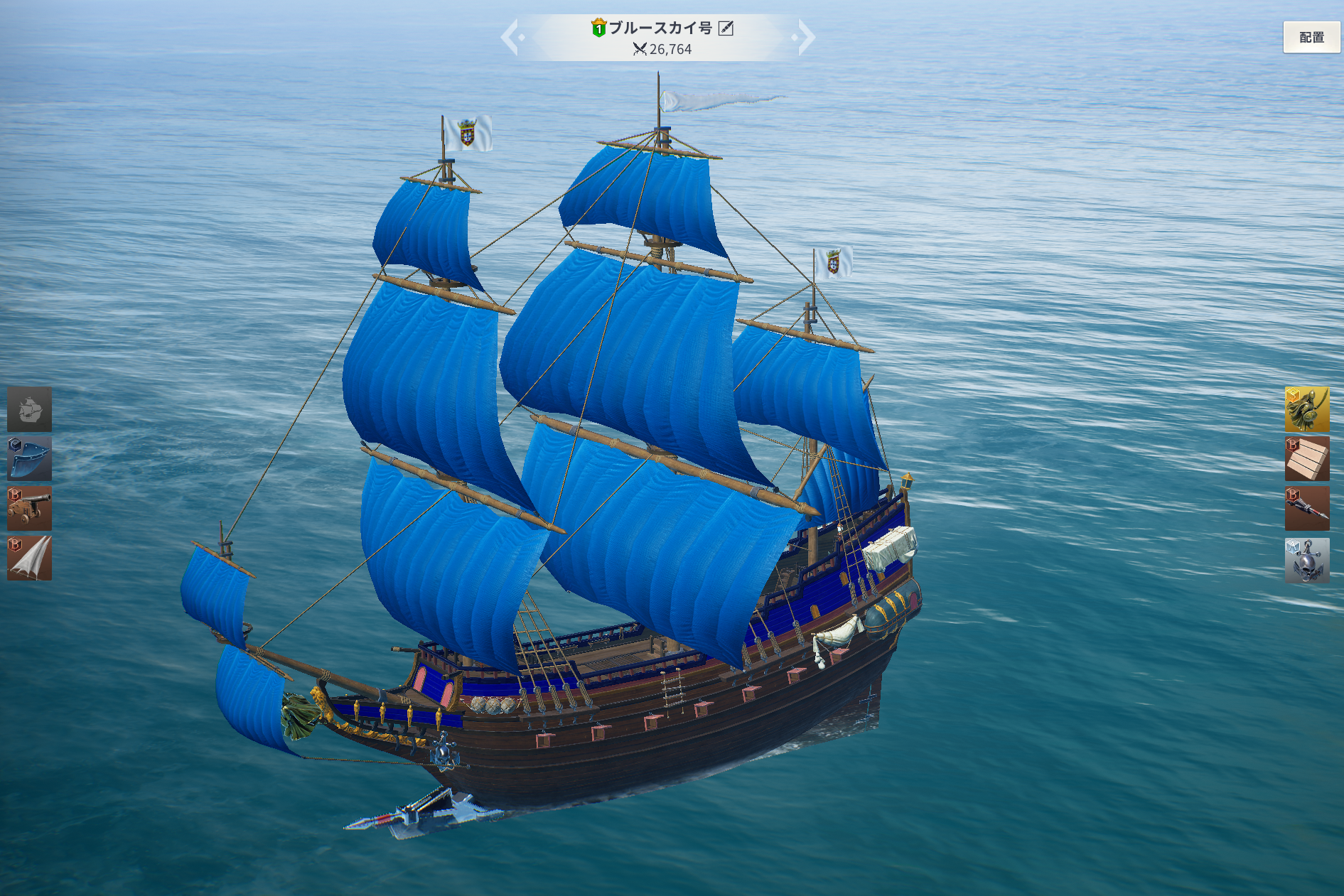The height and width of the screenshot is (896, 1344).
Task: Select the wooden planks equipment slot
Action: coord(1306,459)
